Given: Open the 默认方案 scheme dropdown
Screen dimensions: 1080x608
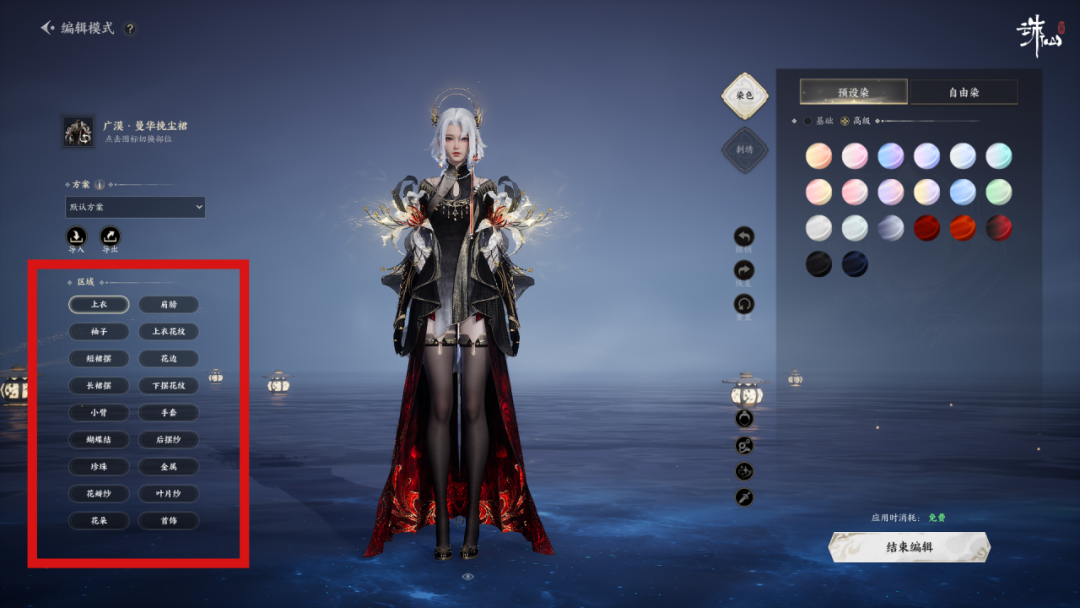Looking at the screenshot, I should pos(135,207).
